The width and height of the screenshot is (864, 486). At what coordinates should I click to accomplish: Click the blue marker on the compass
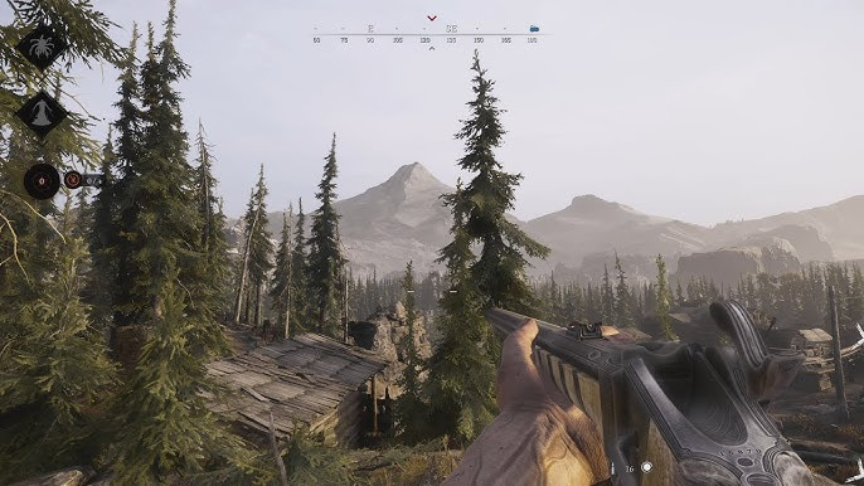click(x=534, y=29)
